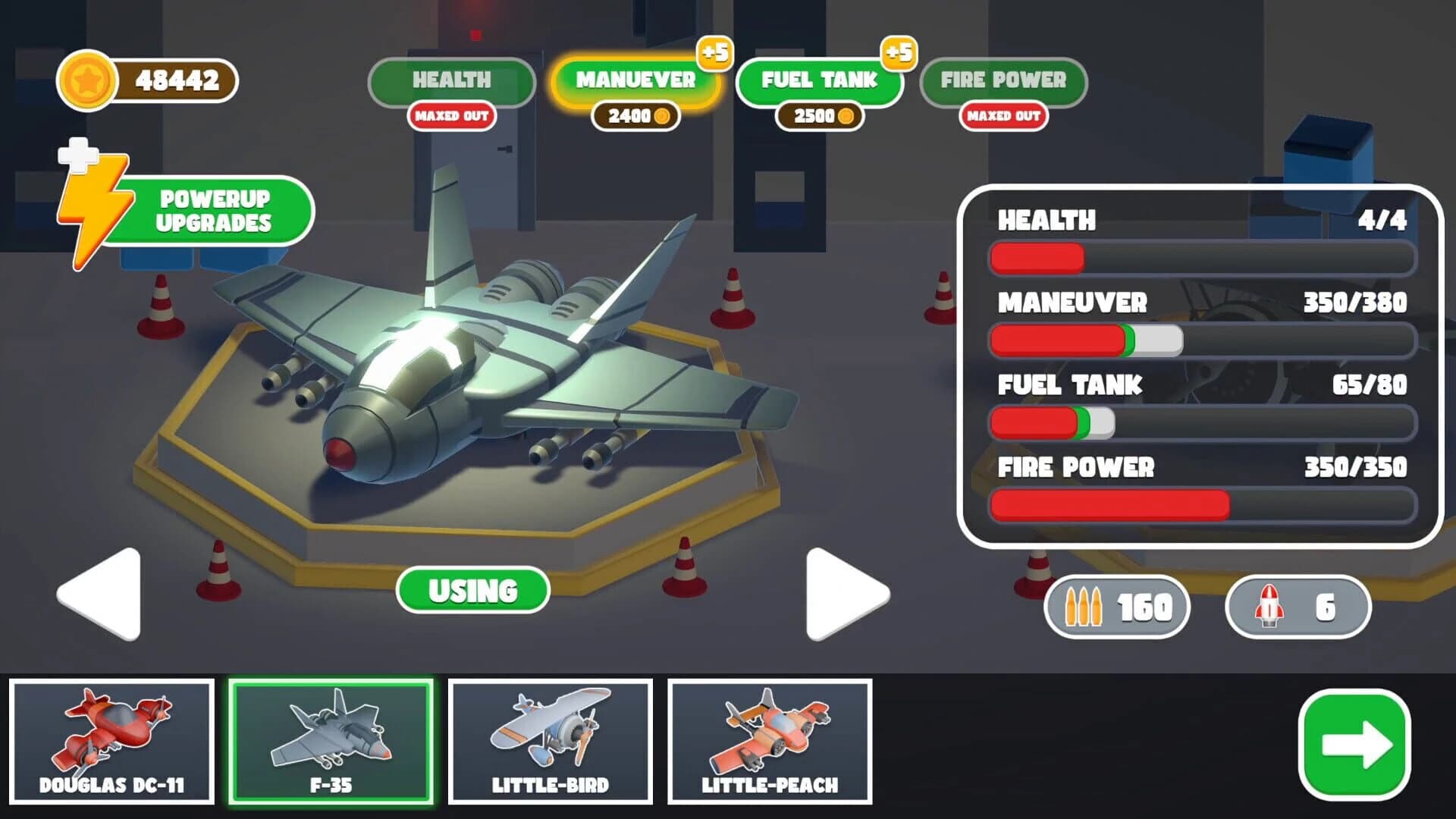The image size is (1456, 819).
Task: Buy the Manuever upgrade for 2400 coins
Action: pyautogui.click(x=637, y=81)
